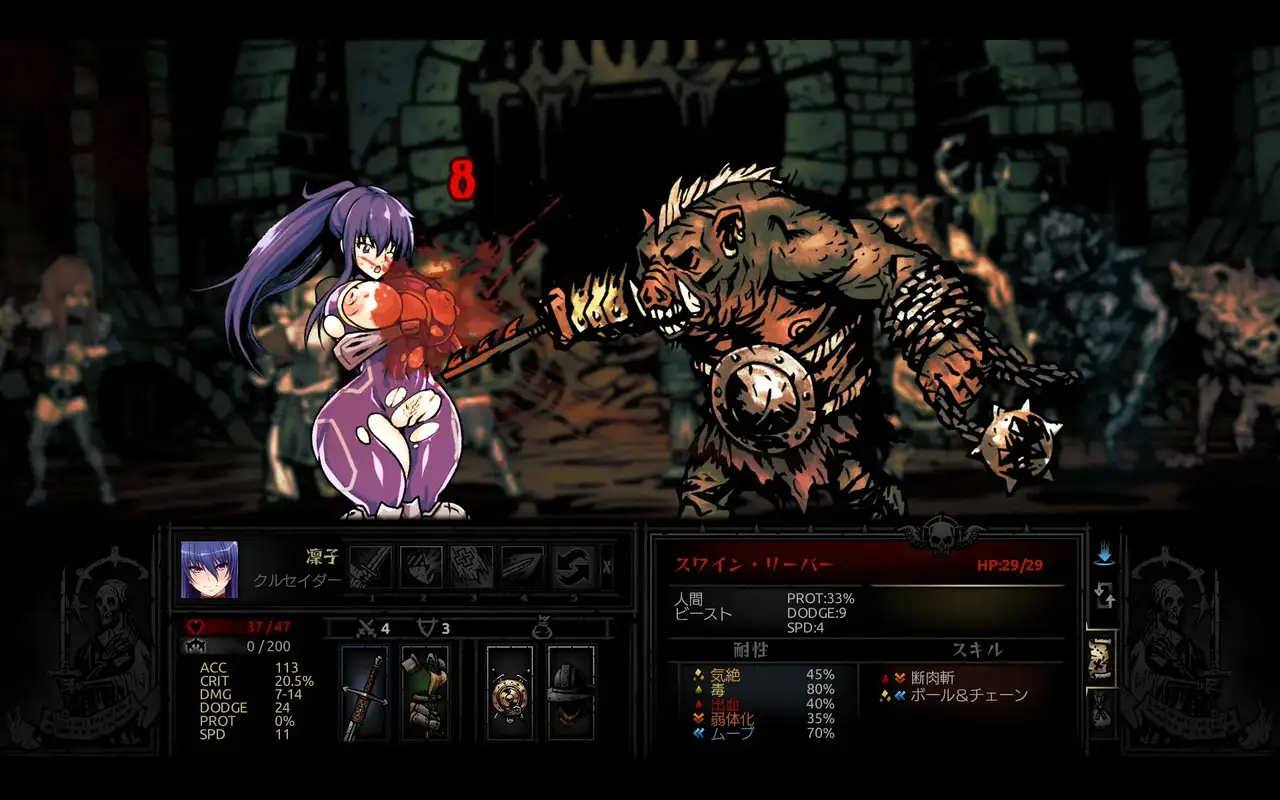Select the round shield trinket slot
Screen dimensions: 1280x800
pyautogui.click(x=510, y=693)
